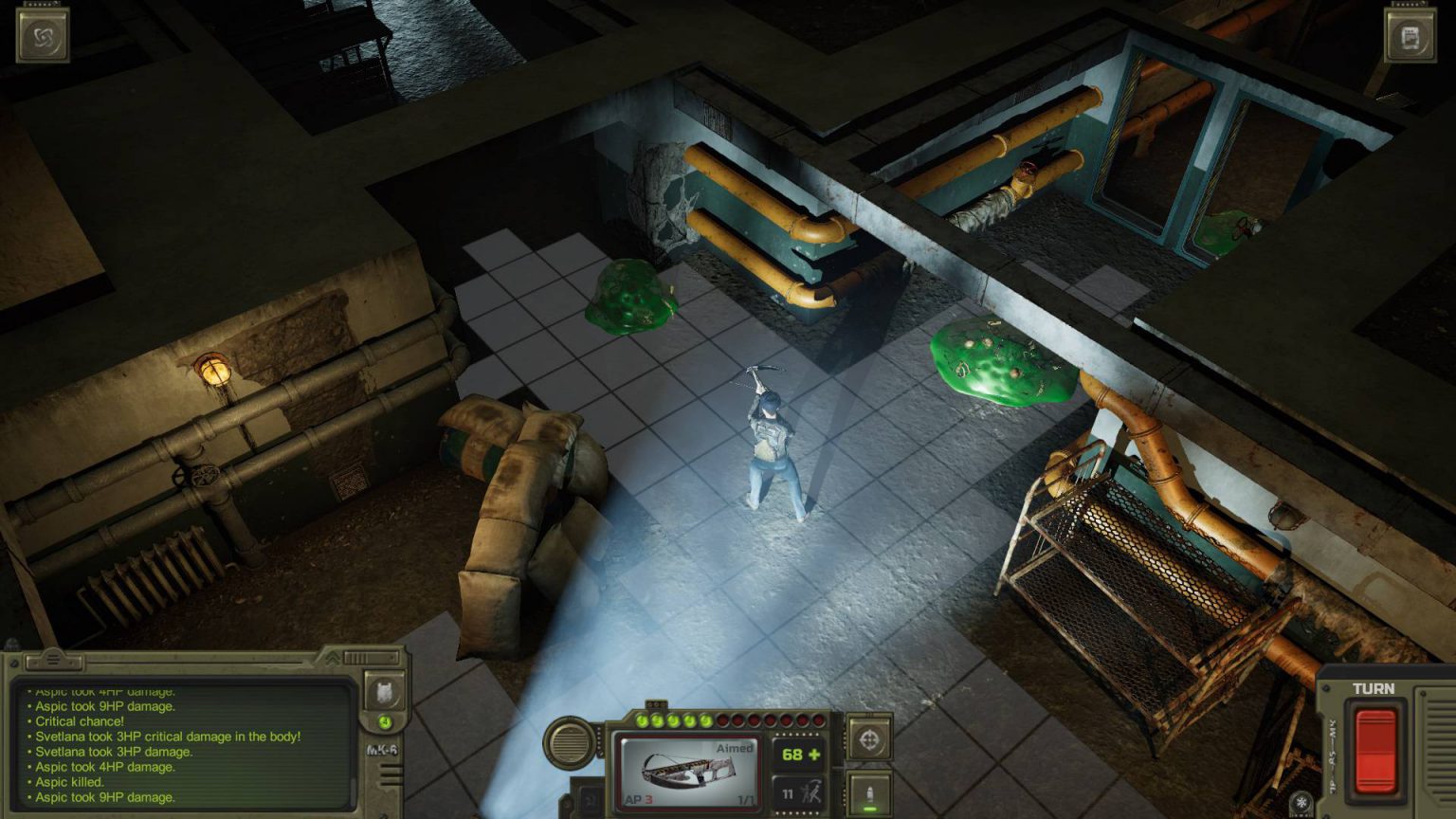Open the top-left corner menu button
Image resolution: width=1456 pixels, height=819 pixels.
(43, 36)
